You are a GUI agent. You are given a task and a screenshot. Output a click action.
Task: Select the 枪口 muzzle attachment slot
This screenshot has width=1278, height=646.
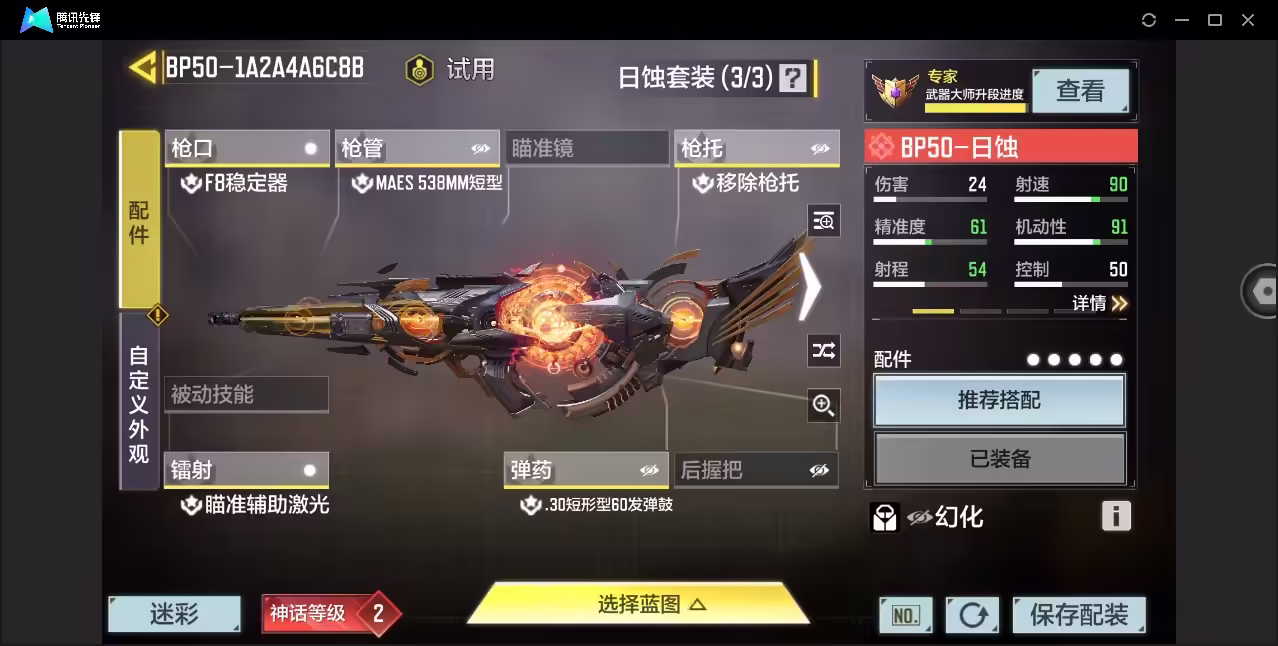click(246, 149)
